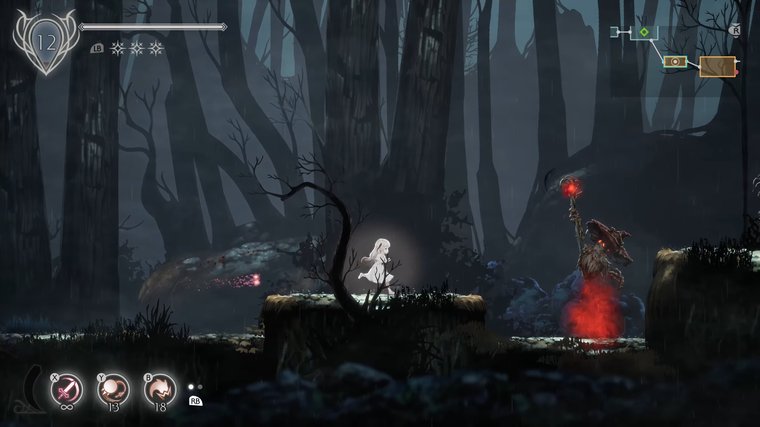This screenshot has width=760, height=427.
Task: Switch skill sets via the two dots
Action: pos(195,386)
